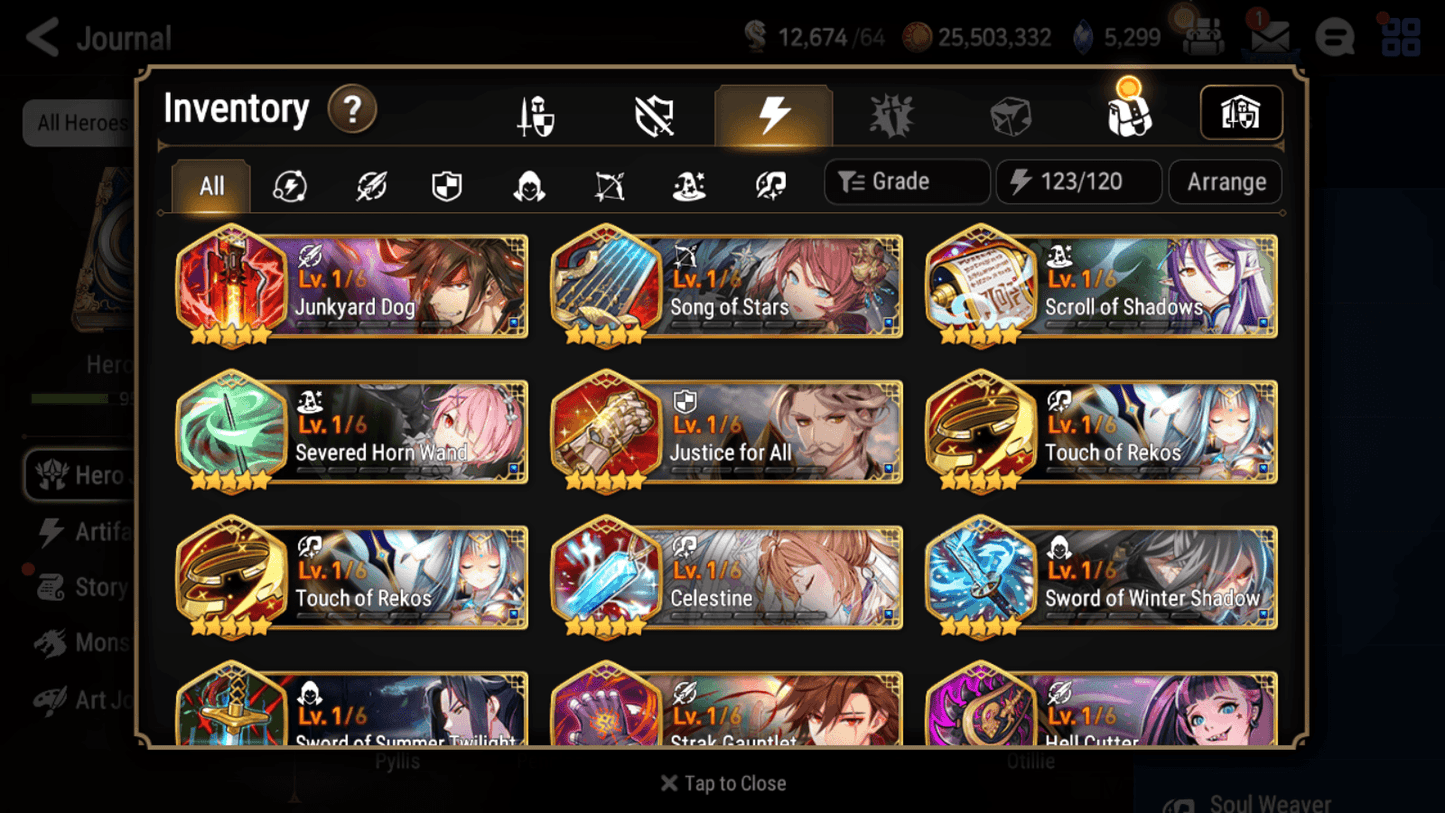This screenshot has width=1445, height=813.
Task: Switch to the Equipment tab with sword and shield
Action: (x=537, y=113)
